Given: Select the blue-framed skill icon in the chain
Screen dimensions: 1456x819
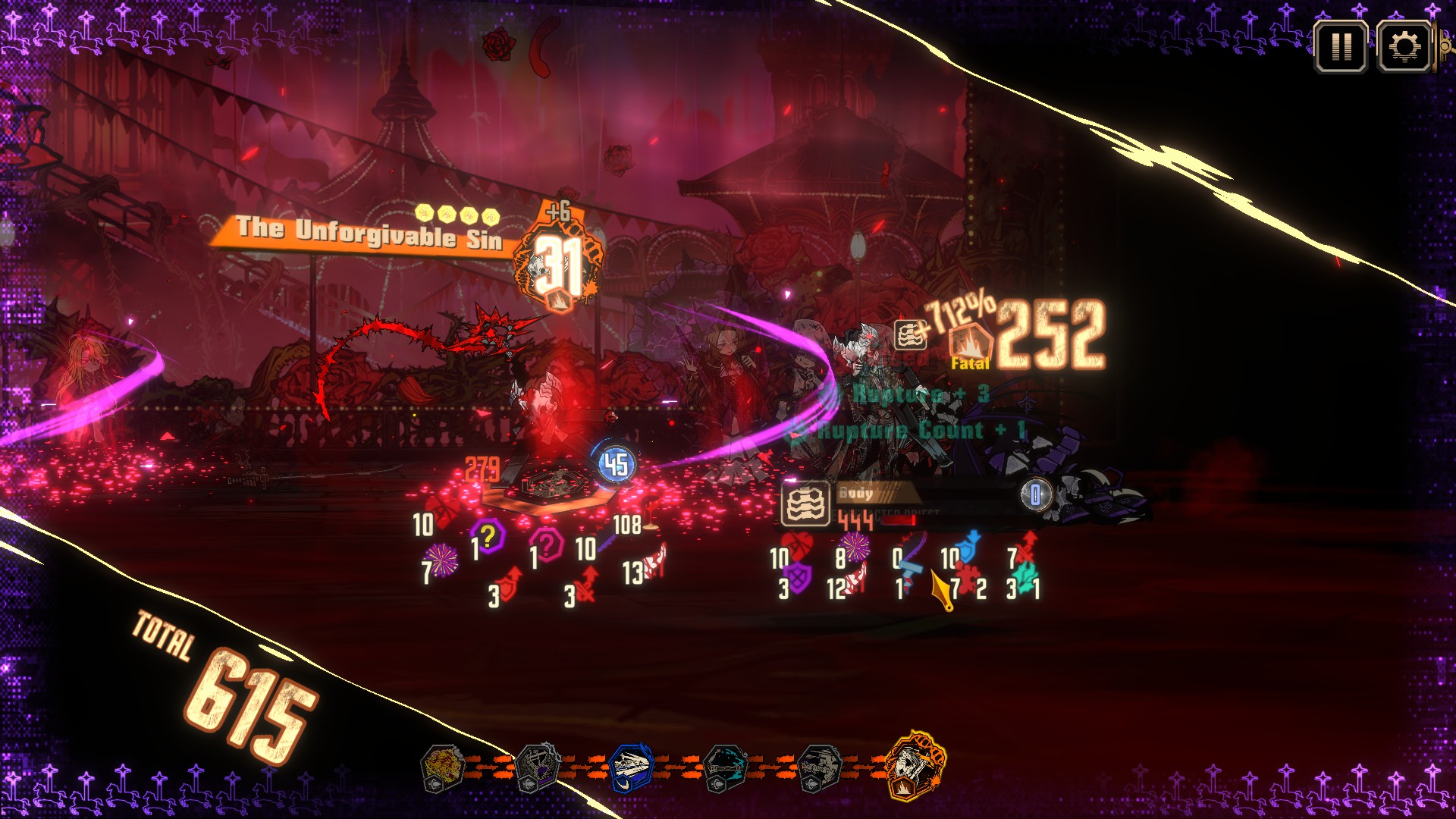Looking at the screenshot, I should click(631, 767).
